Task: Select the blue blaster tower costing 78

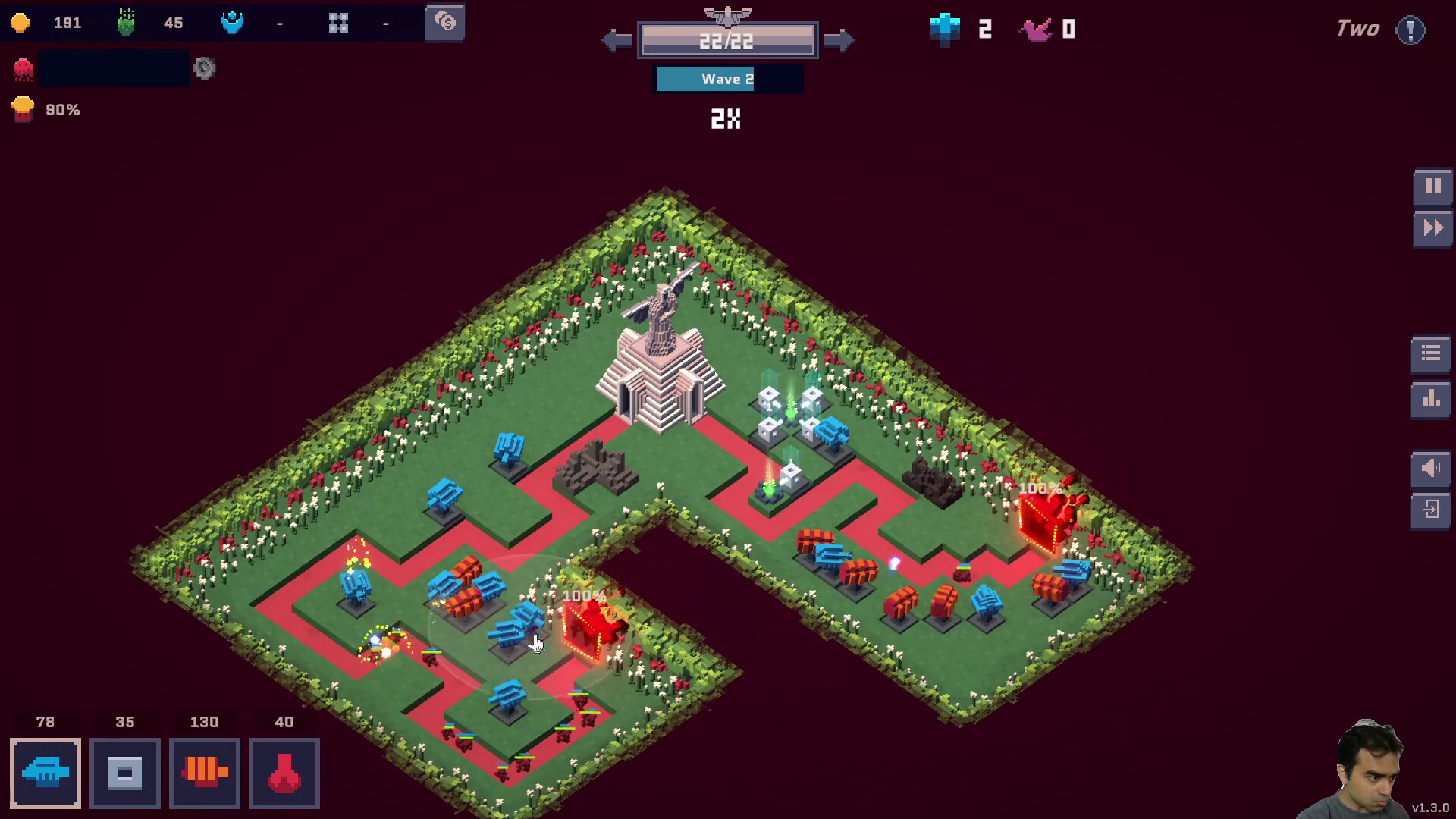Action: (x=45, y=773)
